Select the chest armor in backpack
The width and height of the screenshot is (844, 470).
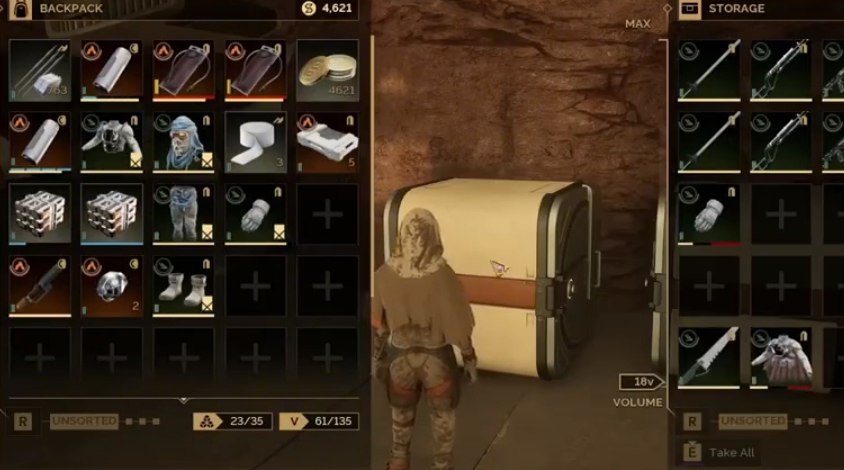click(112, 143)
